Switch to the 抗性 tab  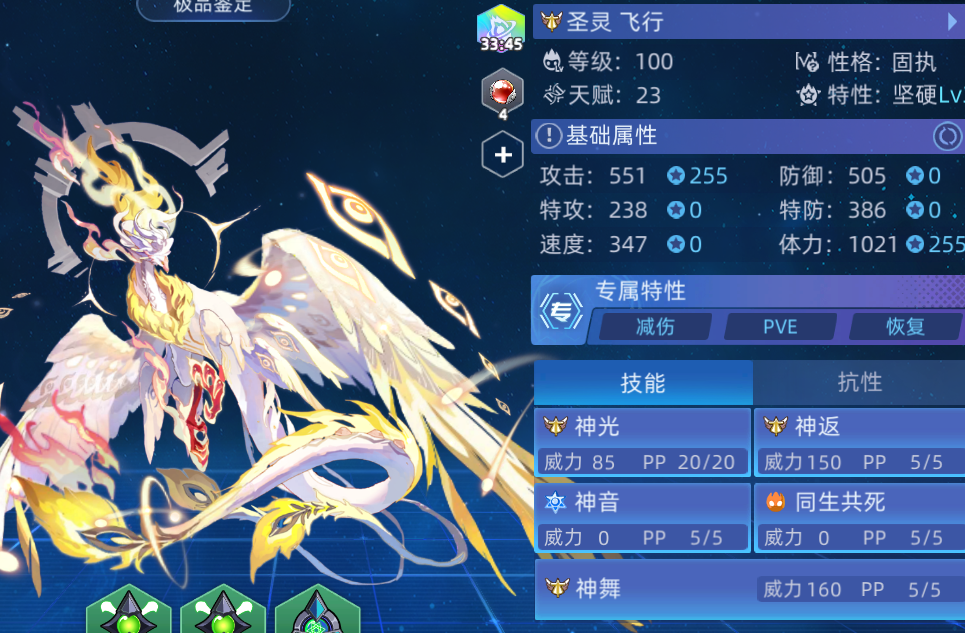click(x=859, y=383)
